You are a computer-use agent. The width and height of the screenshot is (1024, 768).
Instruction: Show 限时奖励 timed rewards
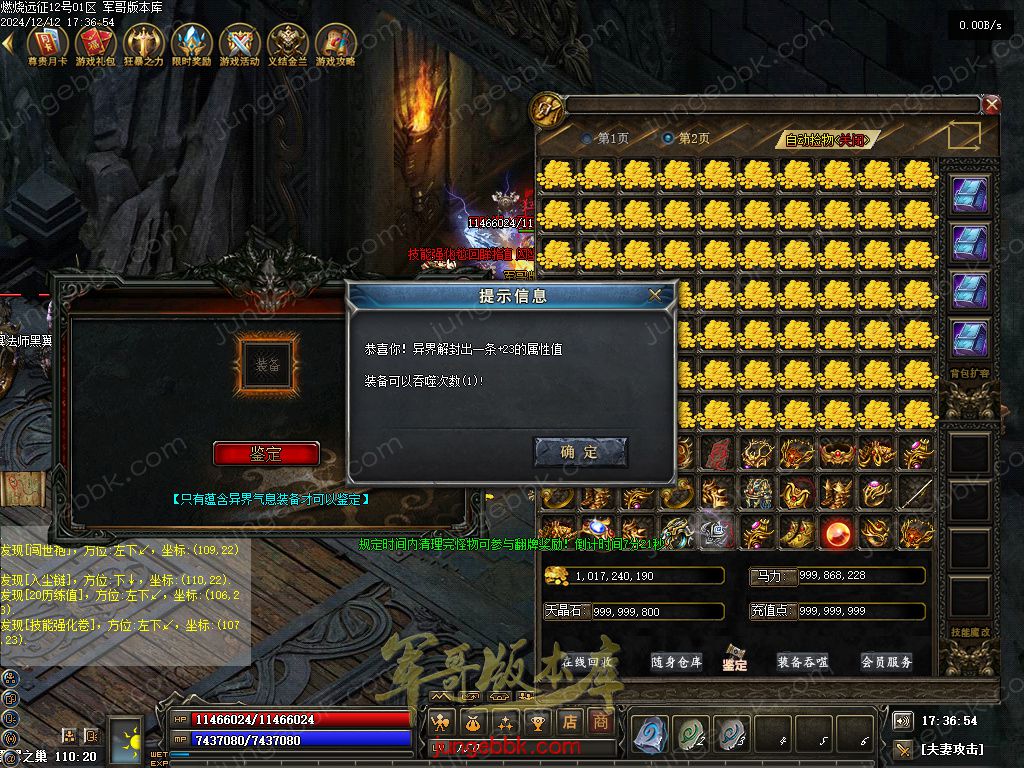pos(191,46)
